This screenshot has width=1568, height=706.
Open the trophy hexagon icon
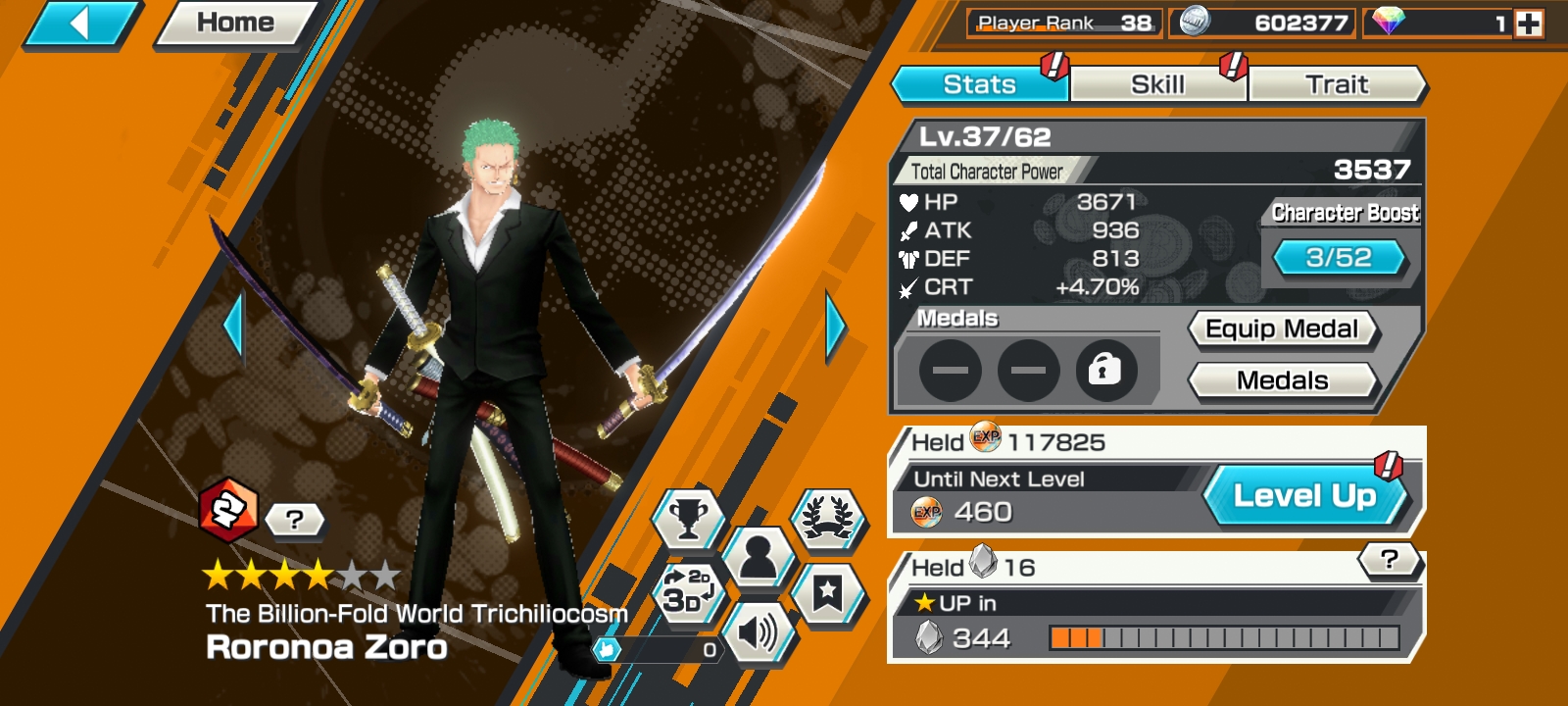(688, 519)
